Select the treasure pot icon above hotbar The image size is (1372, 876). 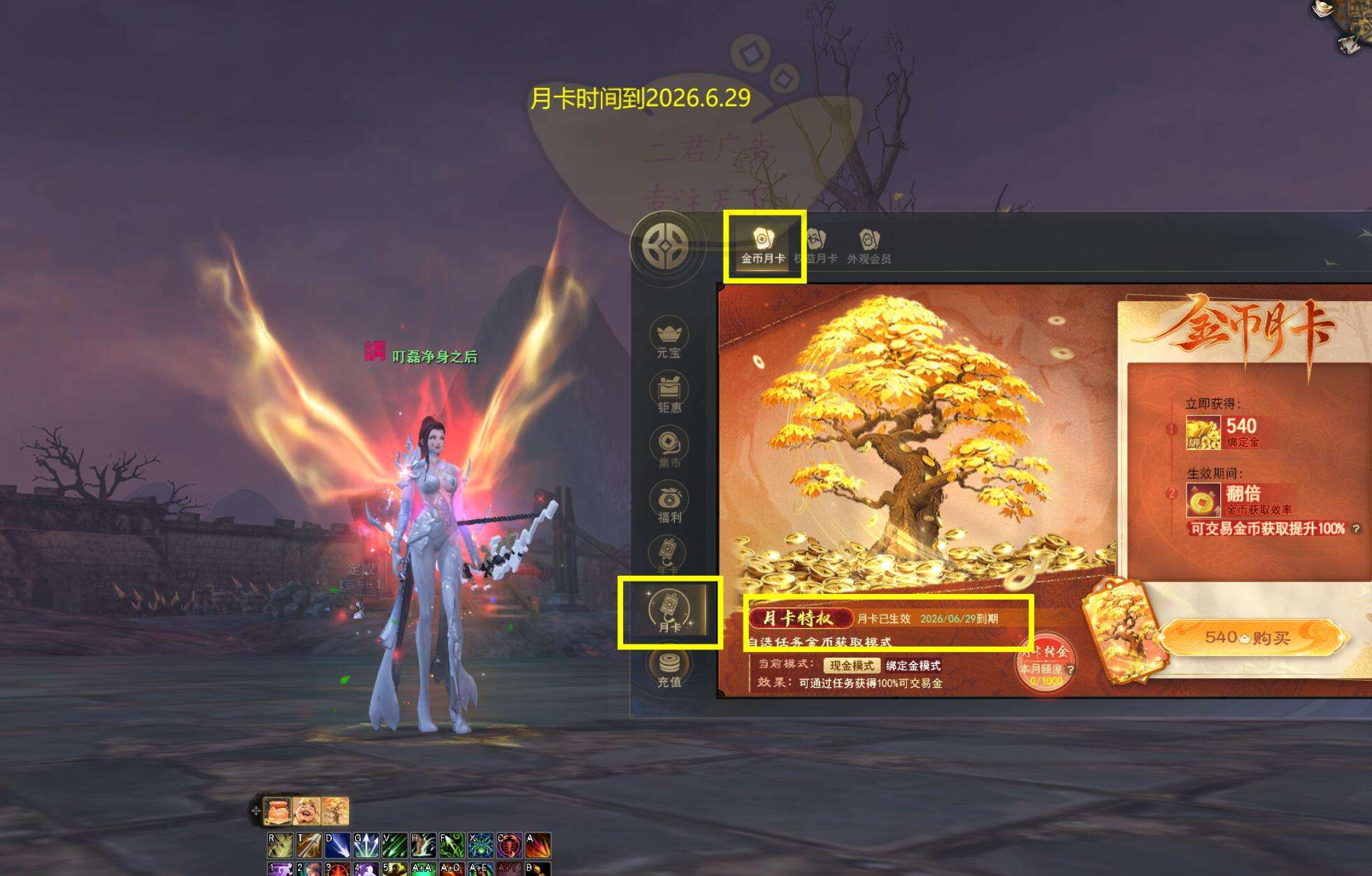(278, 811)
